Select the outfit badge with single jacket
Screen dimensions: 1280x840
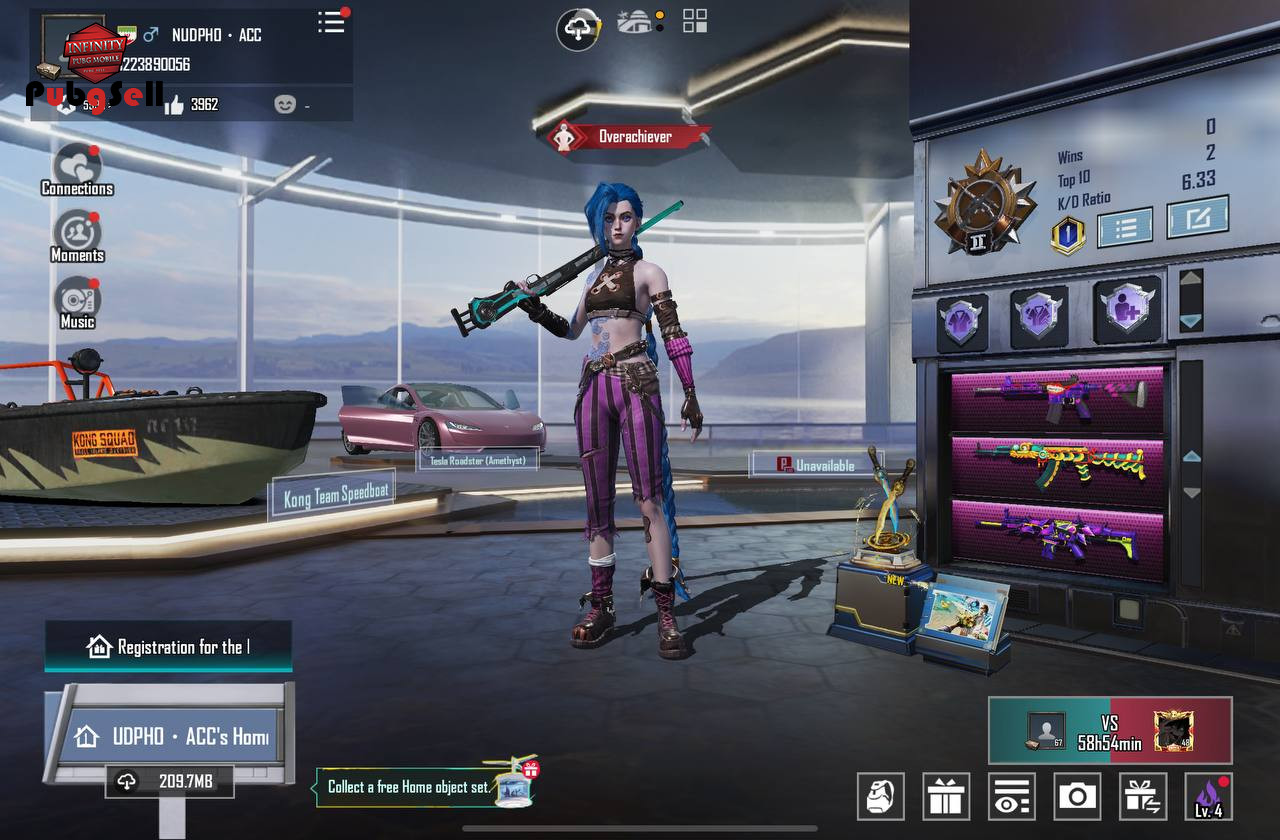tap(962, 321)
